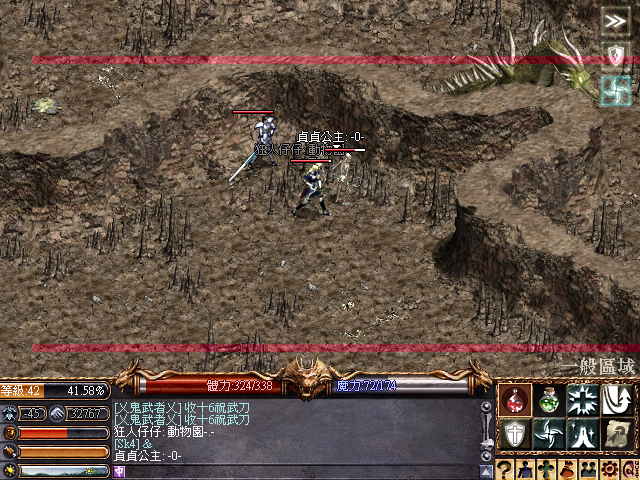Image resolution: width=640 pixels, height=480 pixels.
Task: Activate the pinwheel skill in the hotbar
Action: [549, 434]
